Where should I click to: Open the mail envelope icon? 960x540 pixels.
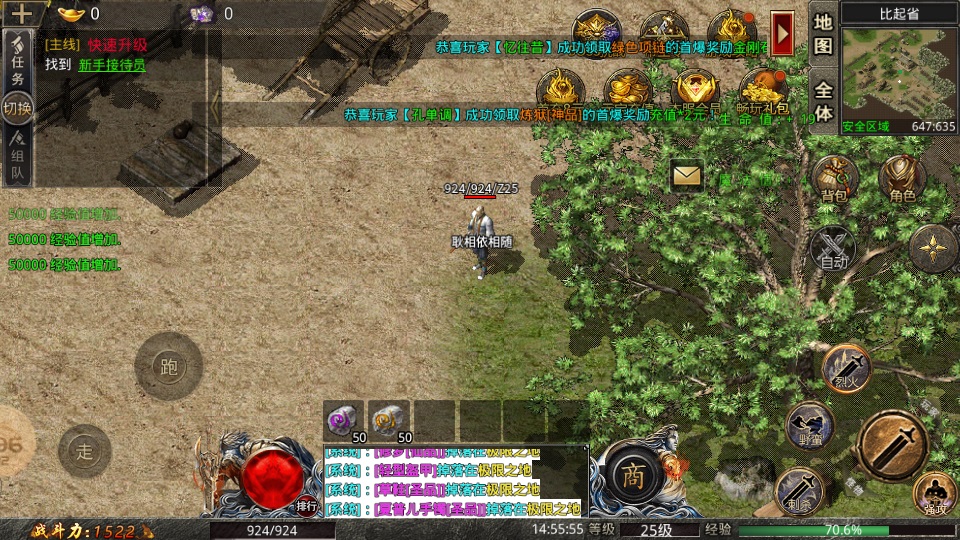coord(687,175)
